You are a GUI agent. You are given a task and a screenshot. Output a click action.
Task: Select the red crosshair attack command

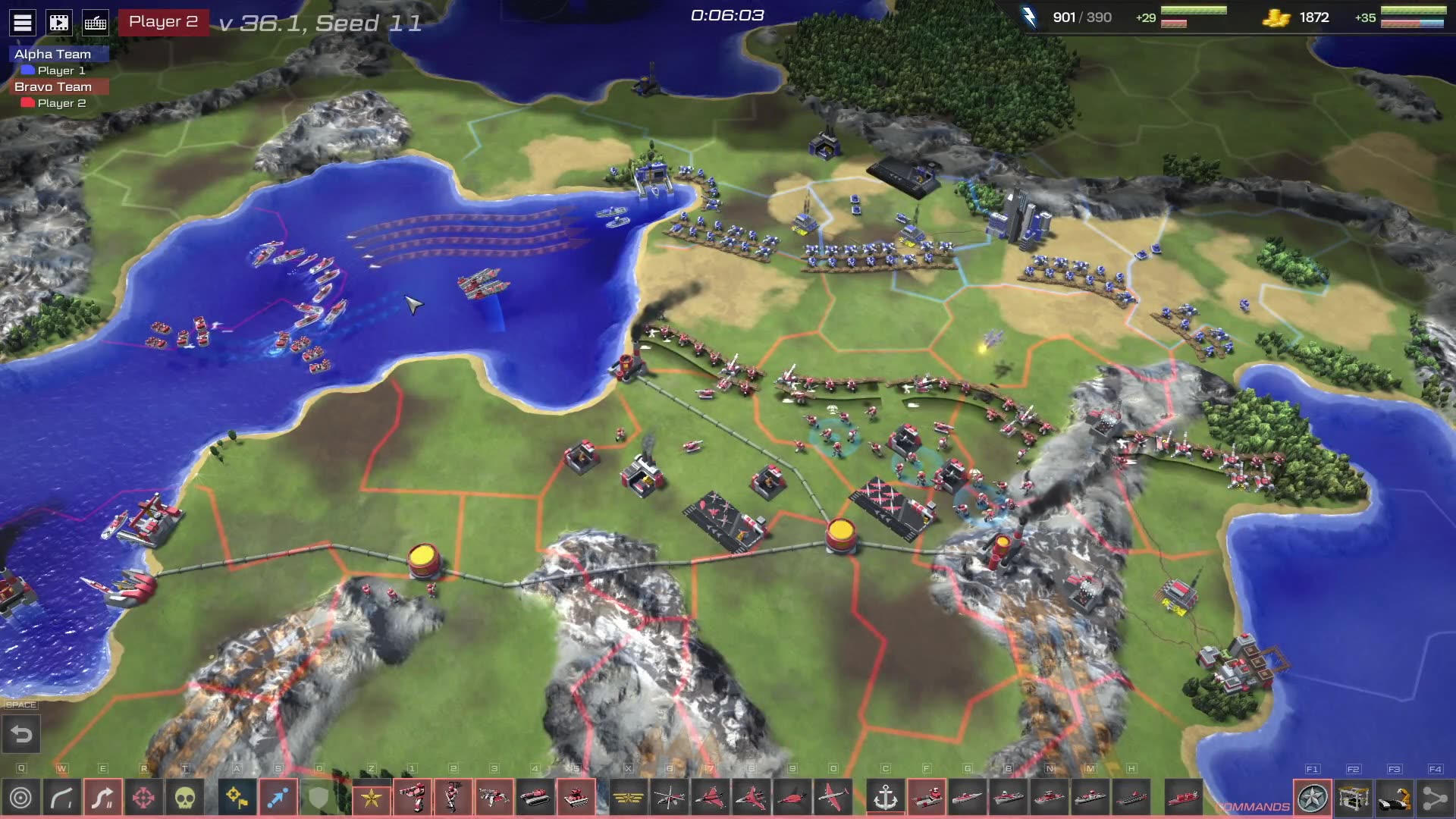pos(144,798)
